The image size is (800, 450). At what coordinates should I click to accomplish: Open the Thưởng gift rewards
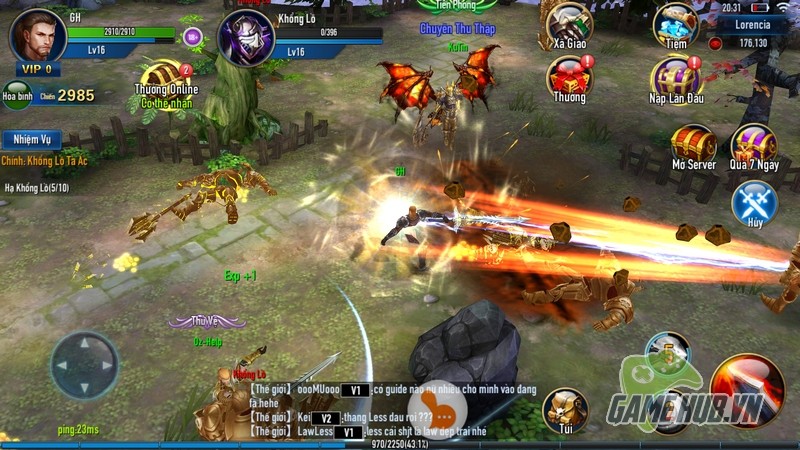tap(570, 78)
